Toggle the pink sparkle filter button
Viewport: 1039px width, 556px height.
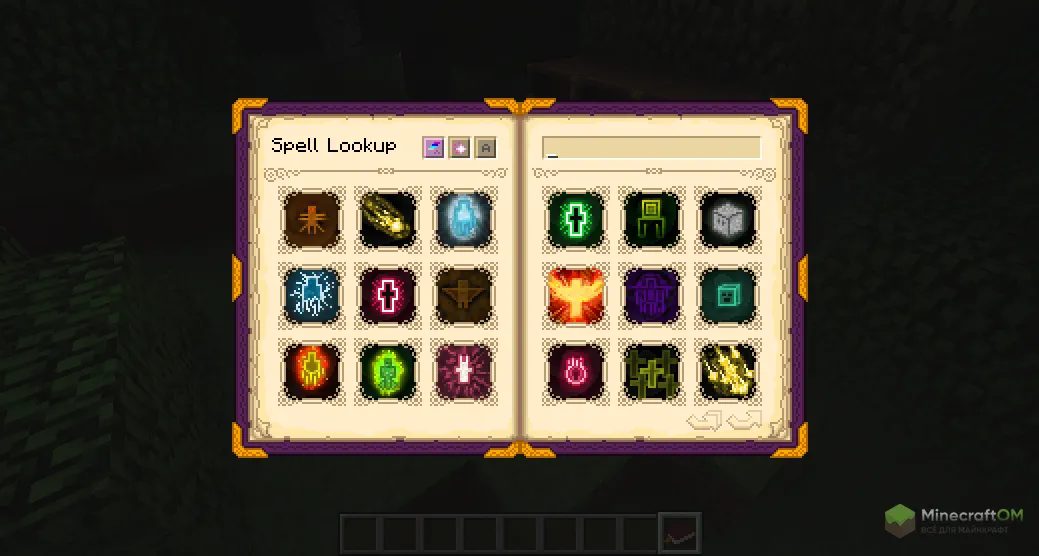pos(459,148)
